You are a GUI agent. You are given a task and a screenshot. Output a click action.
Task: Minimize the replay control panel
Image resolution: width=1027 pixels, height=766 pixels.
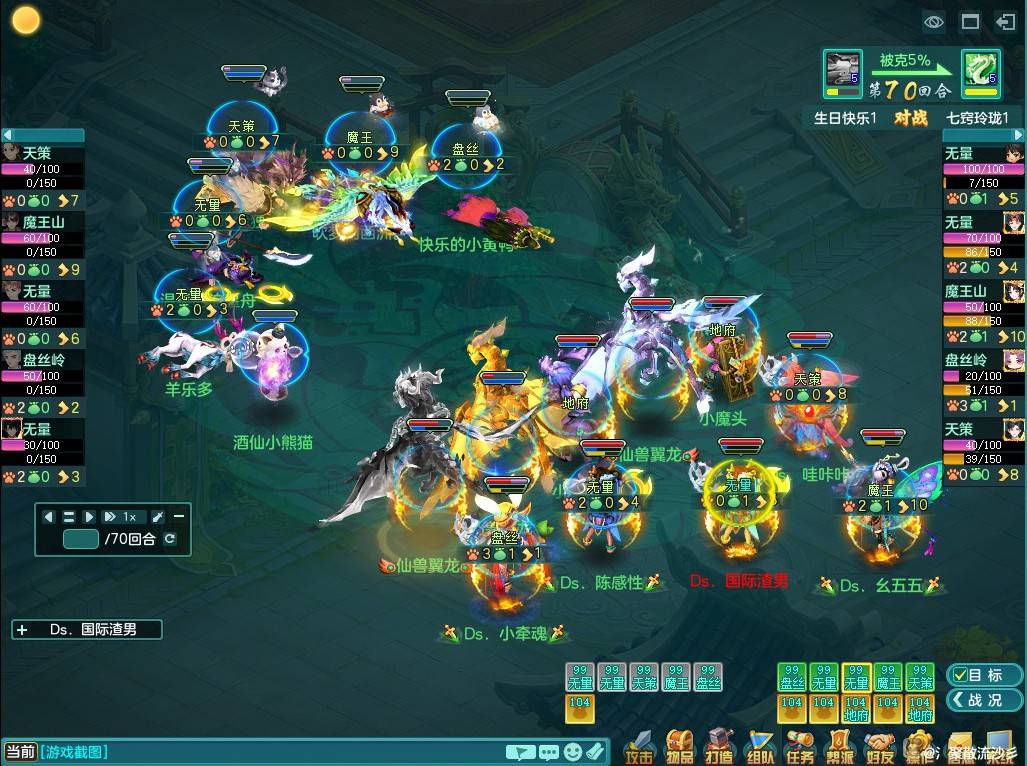coord(178,517)
